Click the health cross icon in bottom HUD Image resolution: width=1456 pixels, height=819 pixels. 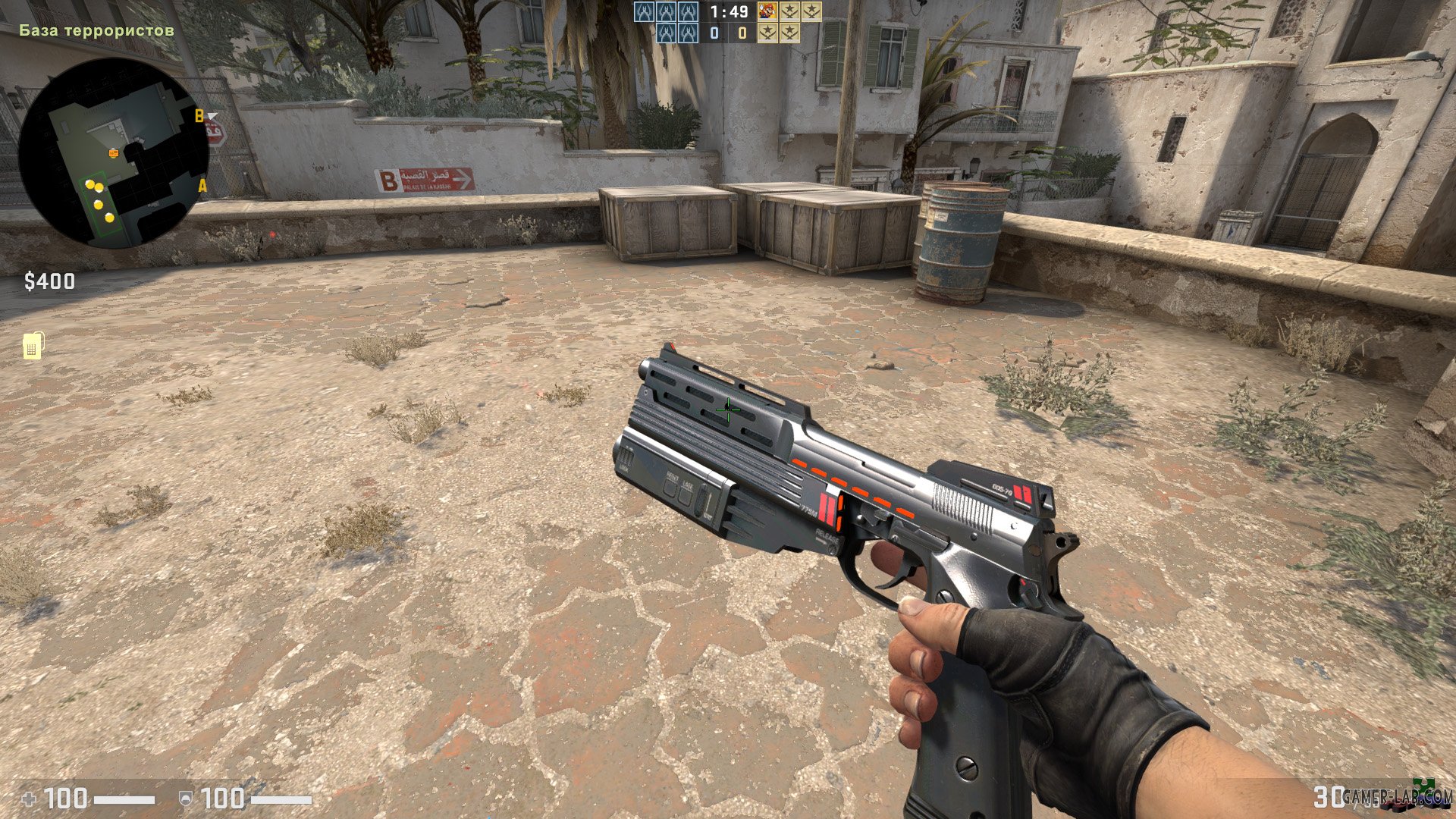(29, 798)
